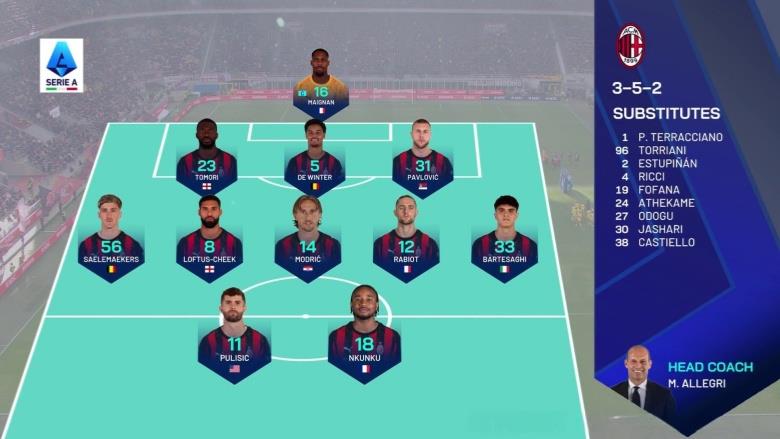Choose Estupiñán from the substitutes list
Screen dimensions: 780x439
(667, 163)
